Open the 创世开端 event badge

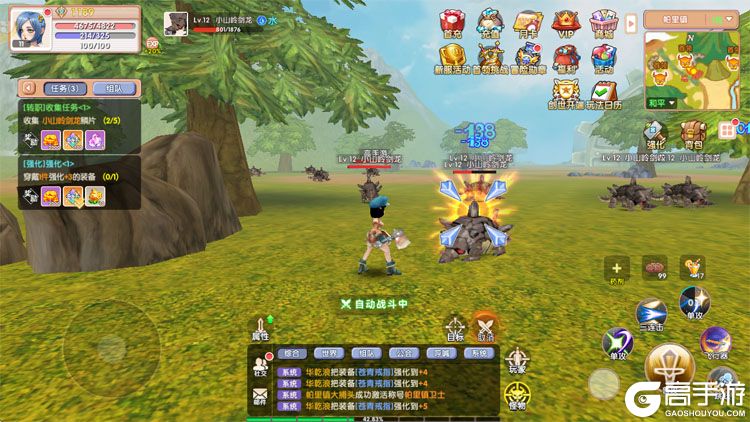tap(565, 96)
